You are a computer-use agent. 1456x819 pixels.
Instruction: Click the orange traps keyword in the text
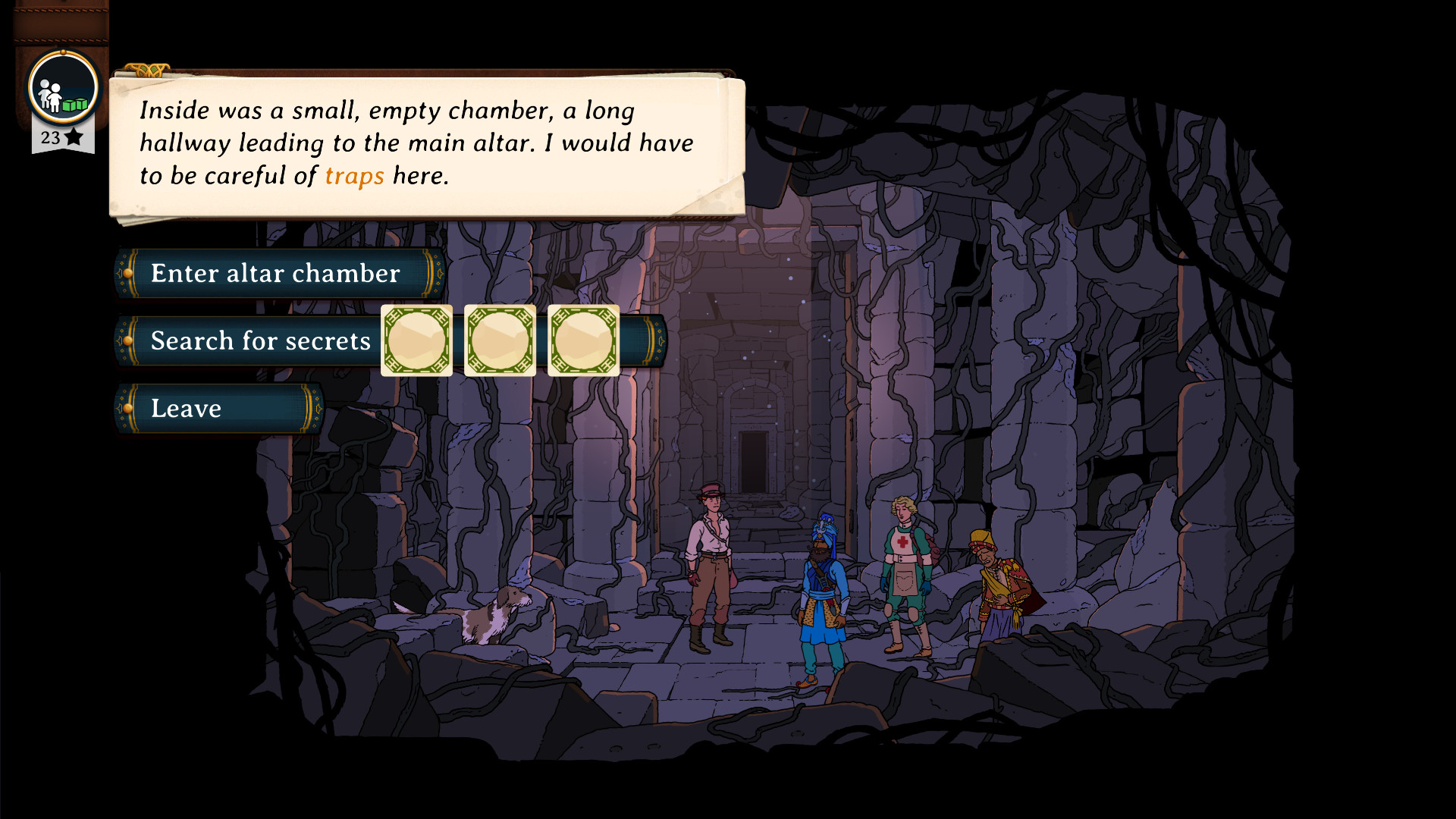pyautogui.click(x=354, y=176)
